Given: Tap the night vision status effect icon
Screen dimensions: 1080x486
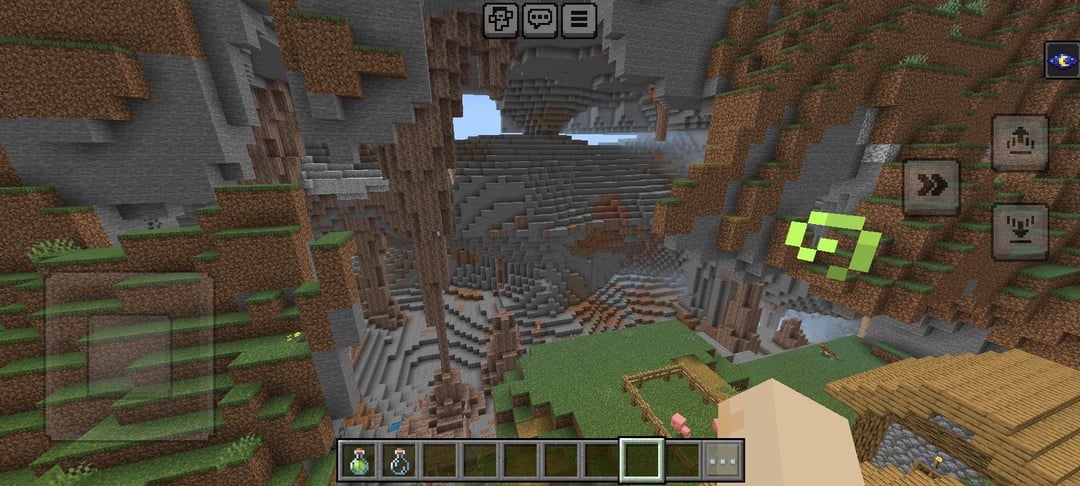Looking at the screenshot, I should pyautogui.click(x=1062, y=60).
